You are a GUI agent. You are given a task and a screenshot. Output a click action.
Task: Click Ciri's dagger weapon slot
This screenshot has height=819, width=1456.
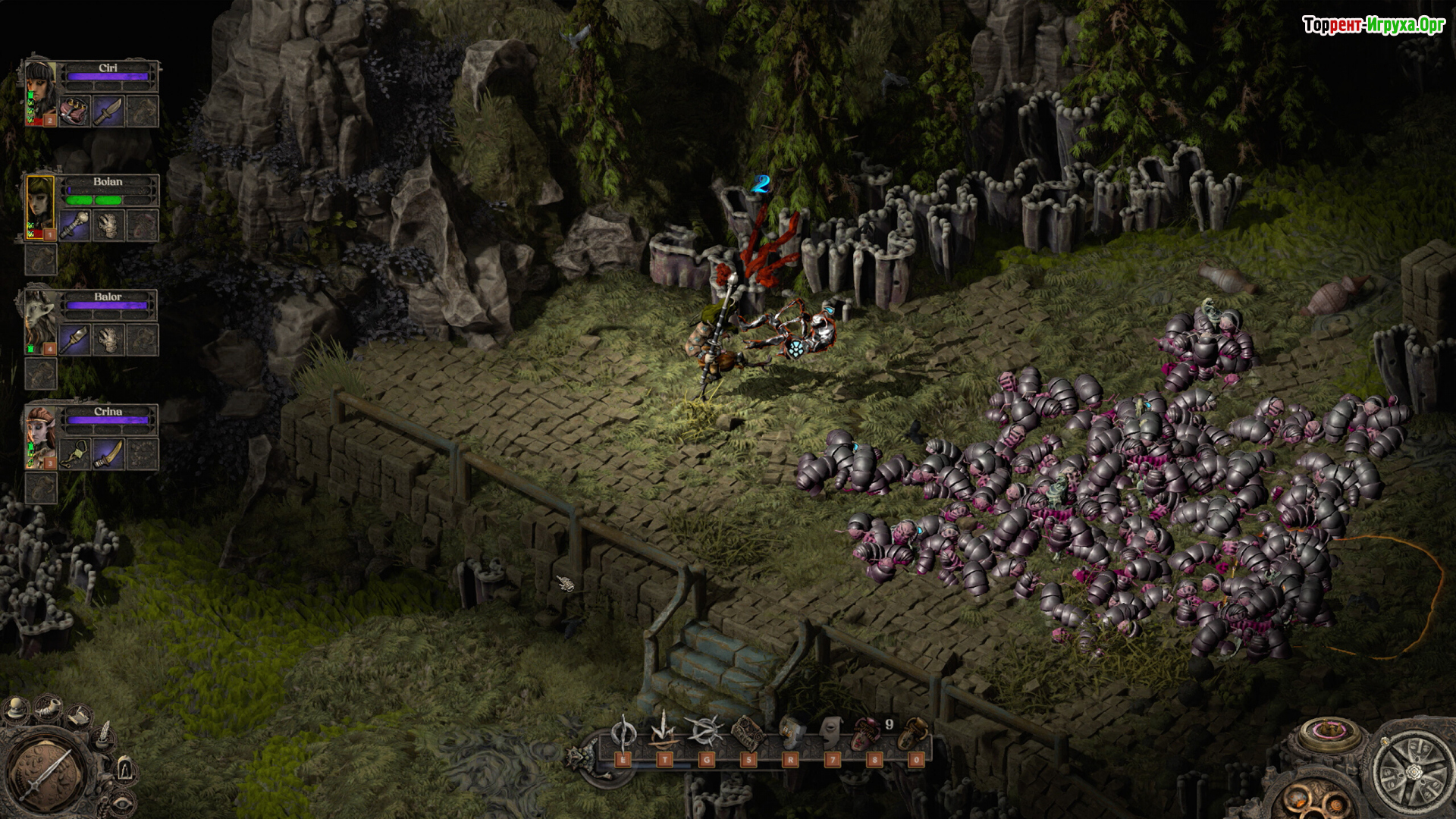108,111
